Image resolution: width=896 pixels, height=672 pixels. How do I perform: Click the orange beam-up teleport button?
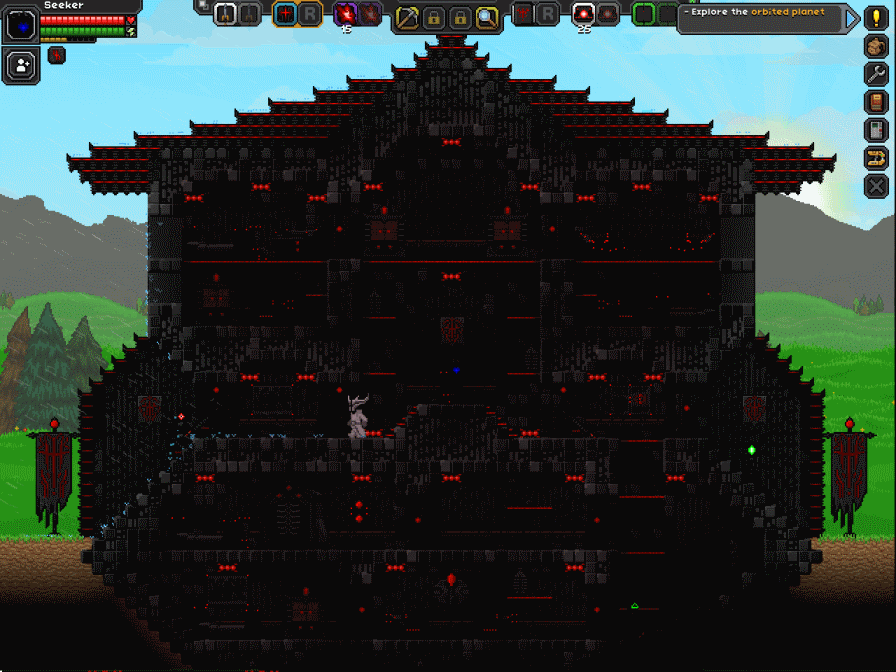point(876,157)
